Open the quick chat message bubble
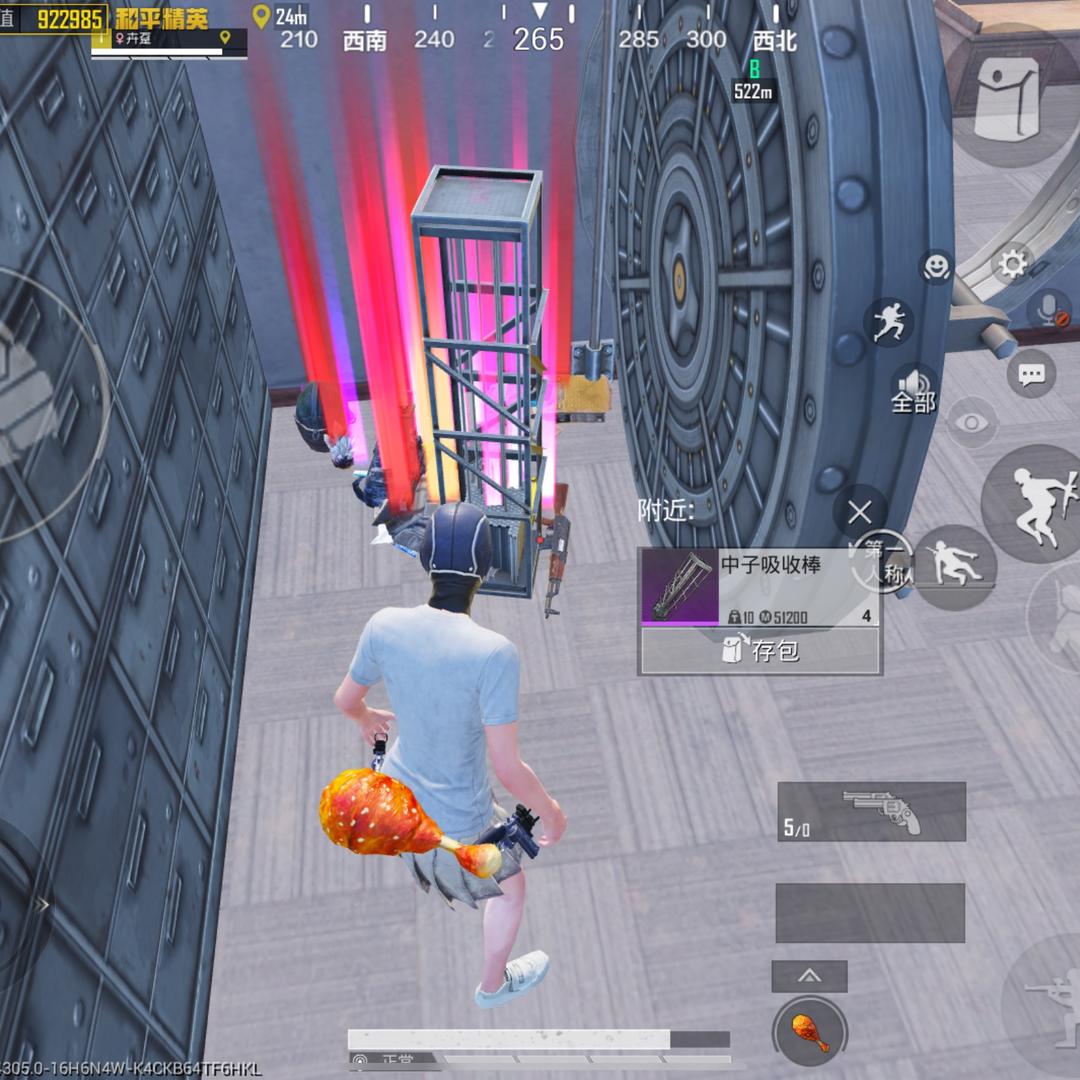The height and width of the screenshot is (1080, 1080). (x=1031, y=375)
